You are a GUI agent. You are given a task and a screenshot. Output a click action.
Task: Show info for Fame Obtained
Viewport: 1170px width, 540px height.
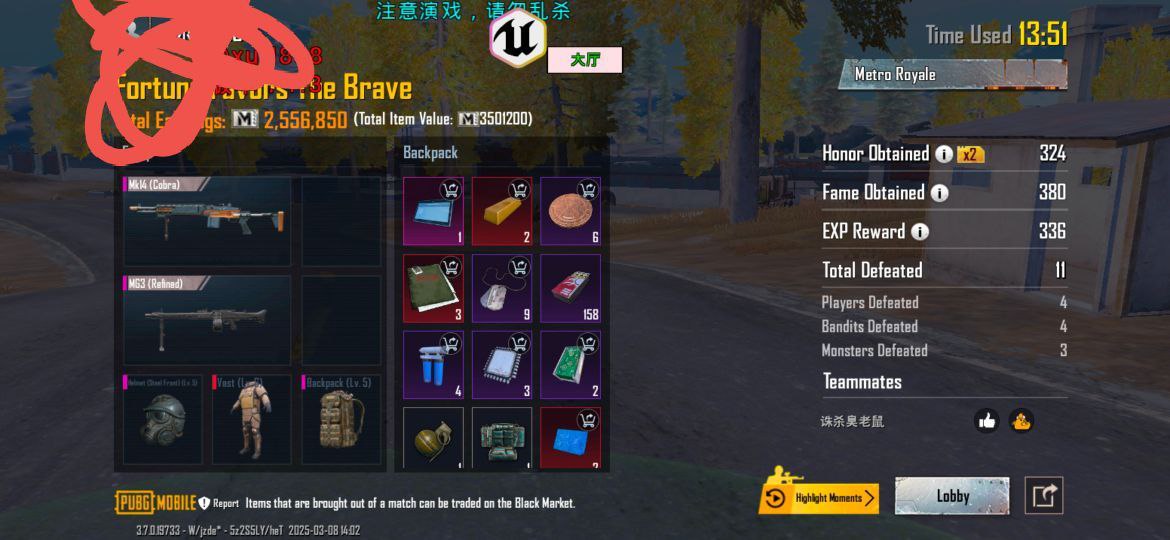pos(938,193)
